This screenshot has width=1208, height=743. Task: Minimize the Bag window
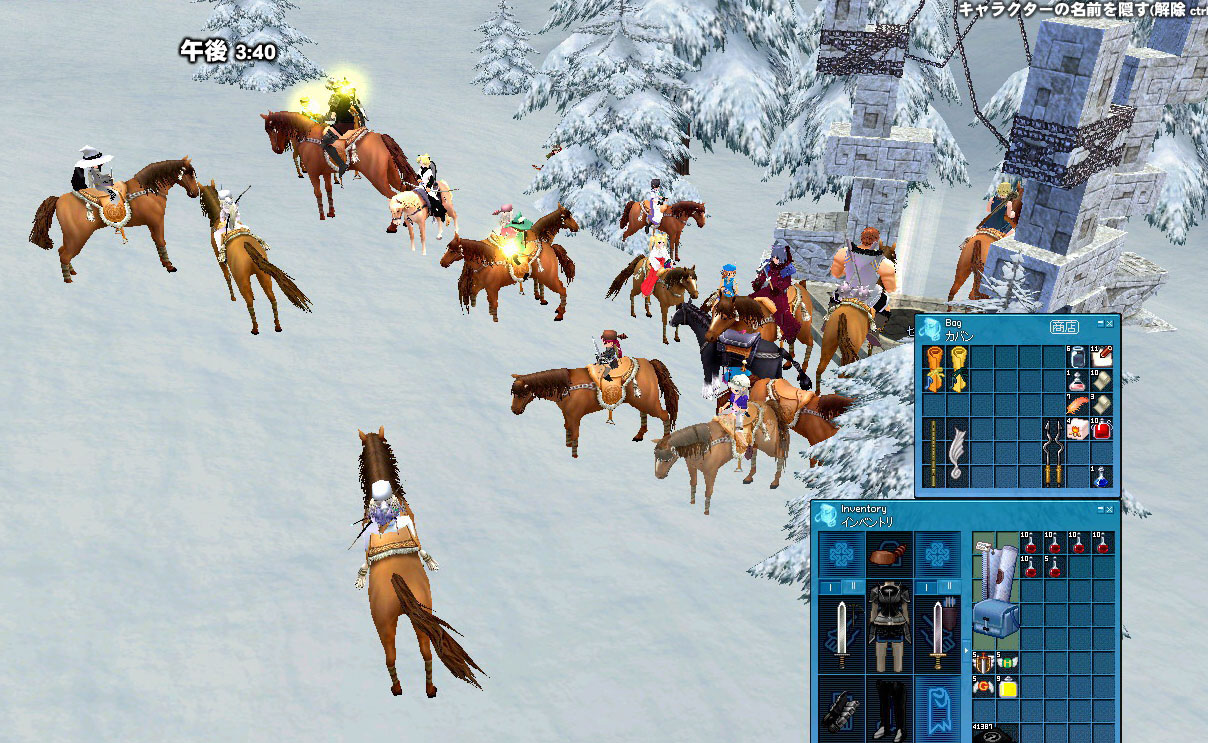click(x=1100, y=324)
